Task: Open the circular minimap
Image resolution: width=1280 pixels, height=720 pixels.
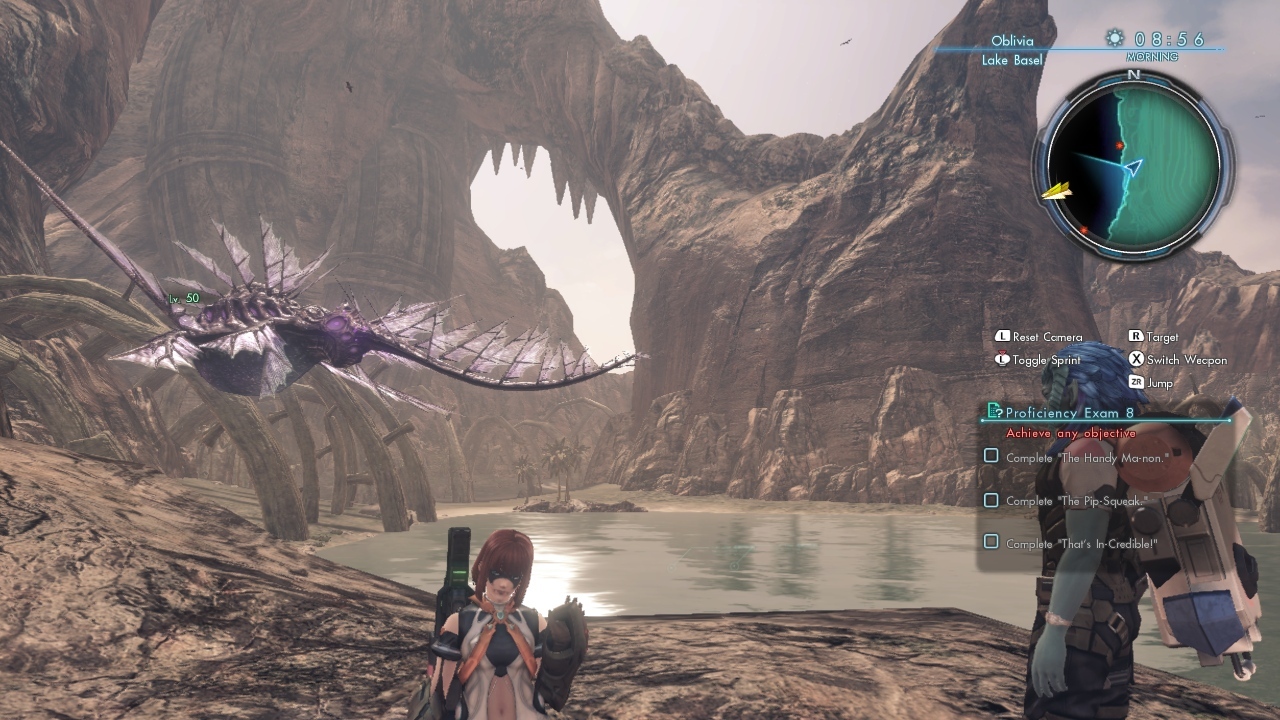Action: coord(1133,166)
